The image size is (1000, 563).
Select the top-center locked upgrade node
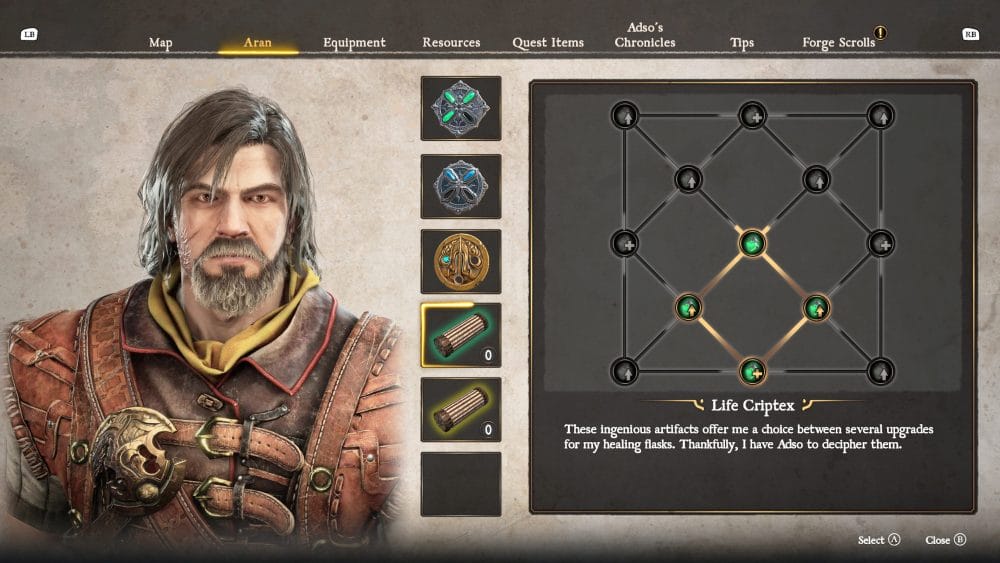point(752,115)
